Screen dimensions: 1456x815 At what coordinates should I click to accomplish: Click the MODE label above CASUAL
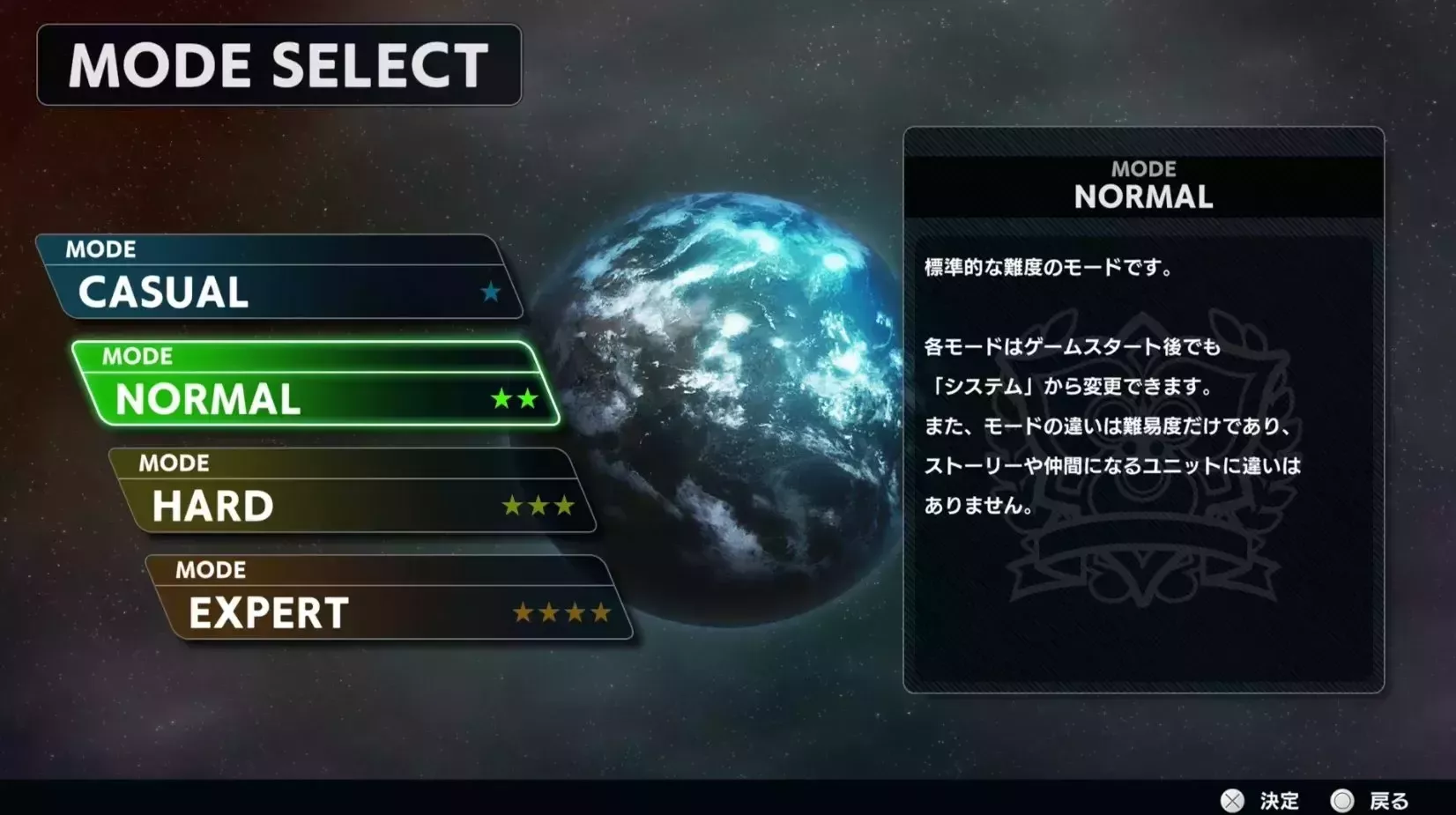(x=100, y=250)
